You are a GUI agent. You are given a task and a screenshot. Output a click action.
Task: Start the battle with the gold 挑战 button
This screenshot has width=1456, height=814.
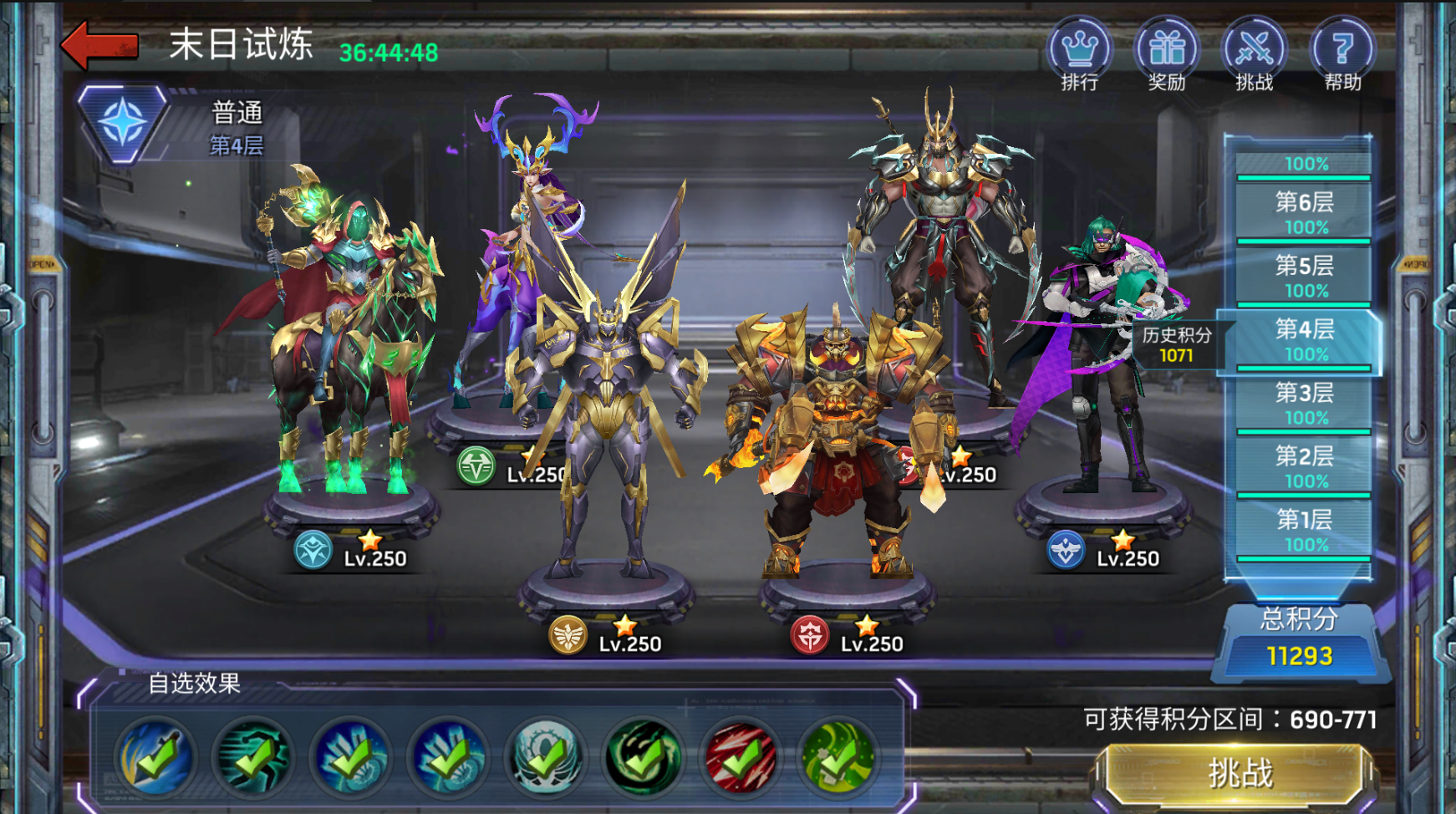pyautogui.click(x=1240, y=774)
